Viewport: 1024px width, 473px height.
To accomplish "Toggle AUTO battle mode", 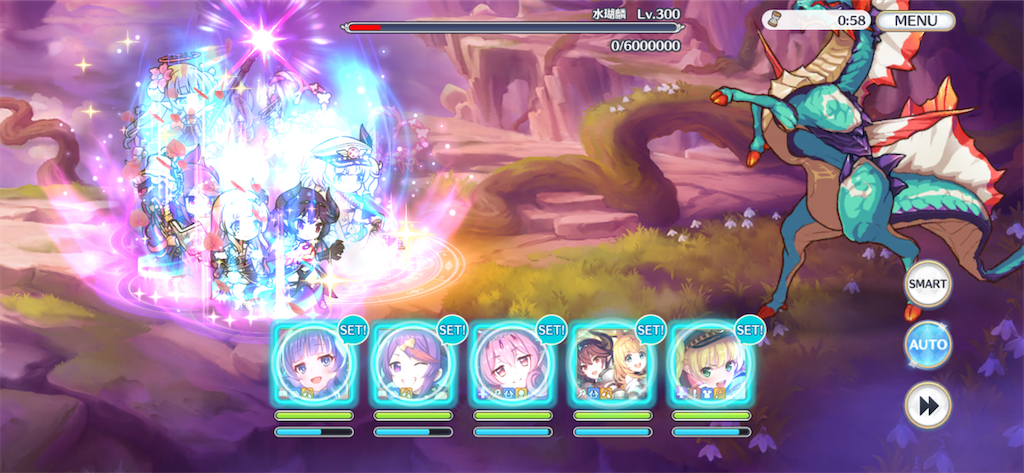I will coord(927,346).
